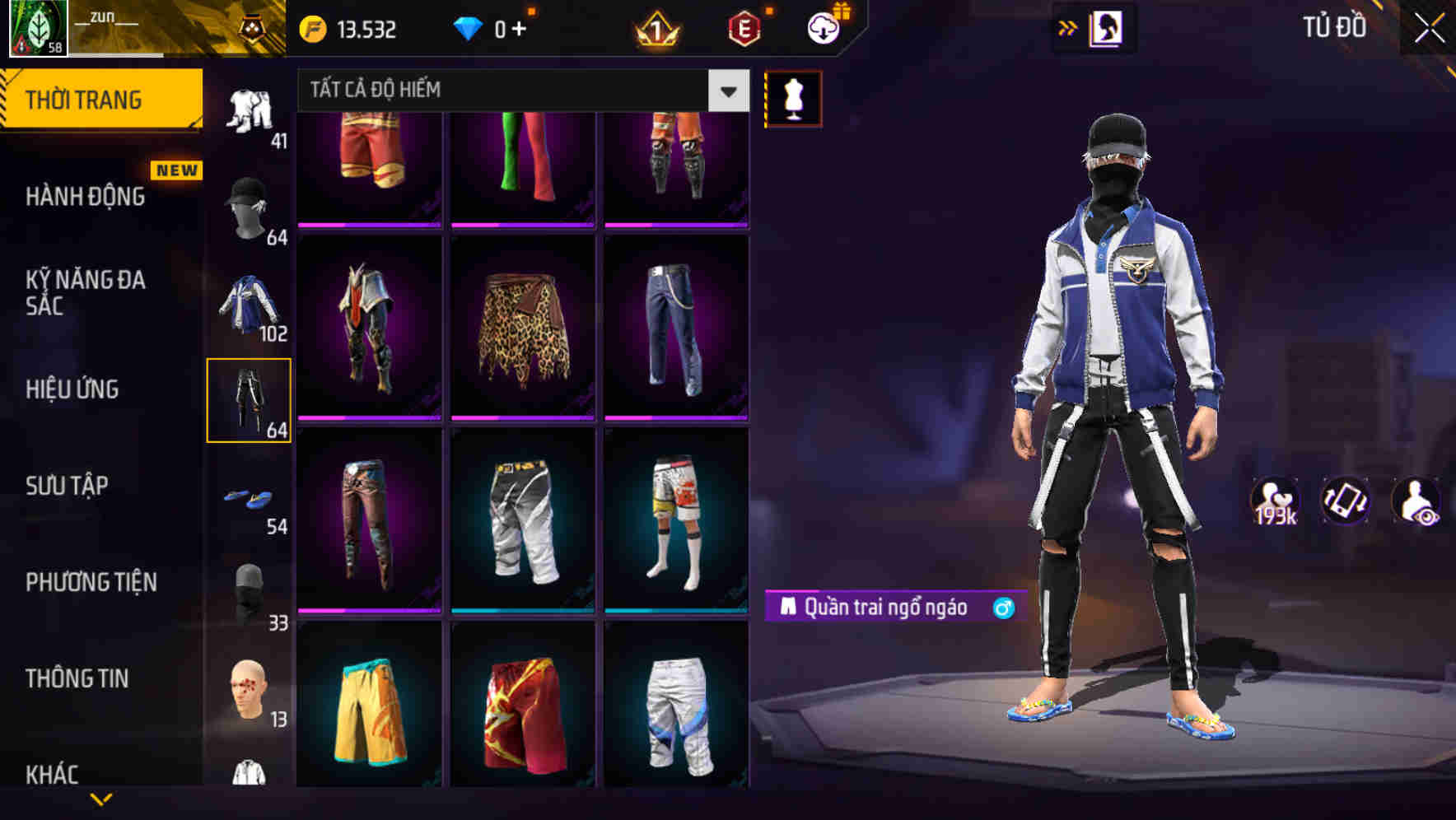Screen dimensions: 1456x820
Task: Click the red E badge icon
Action: pos(742,27)
